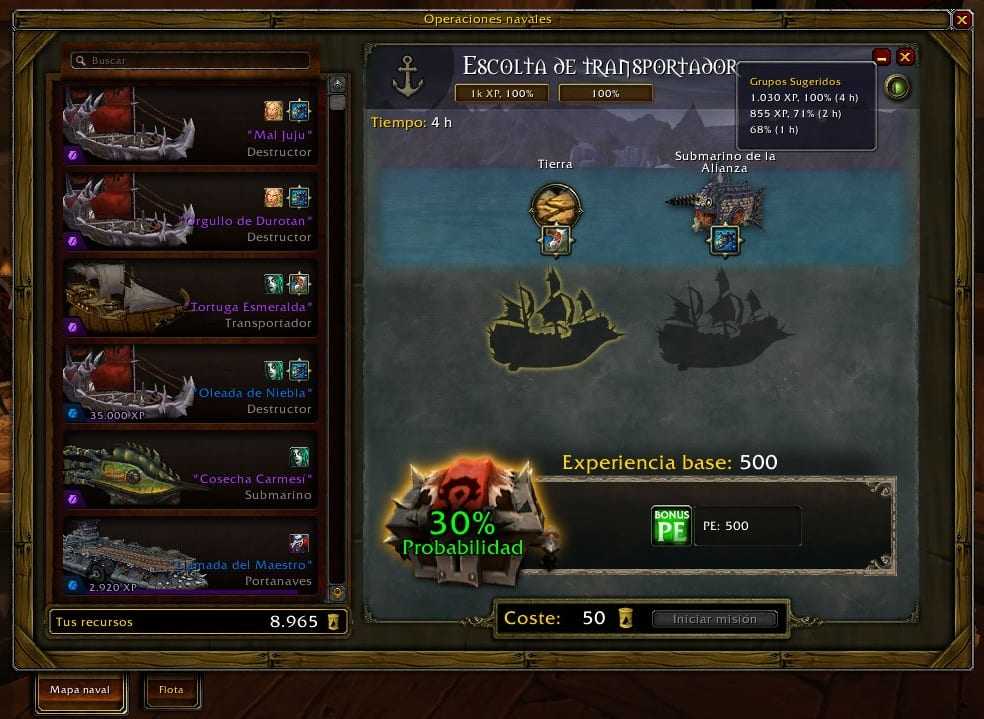
Task: Switch to the Flota tab
Action: [171, 689]
